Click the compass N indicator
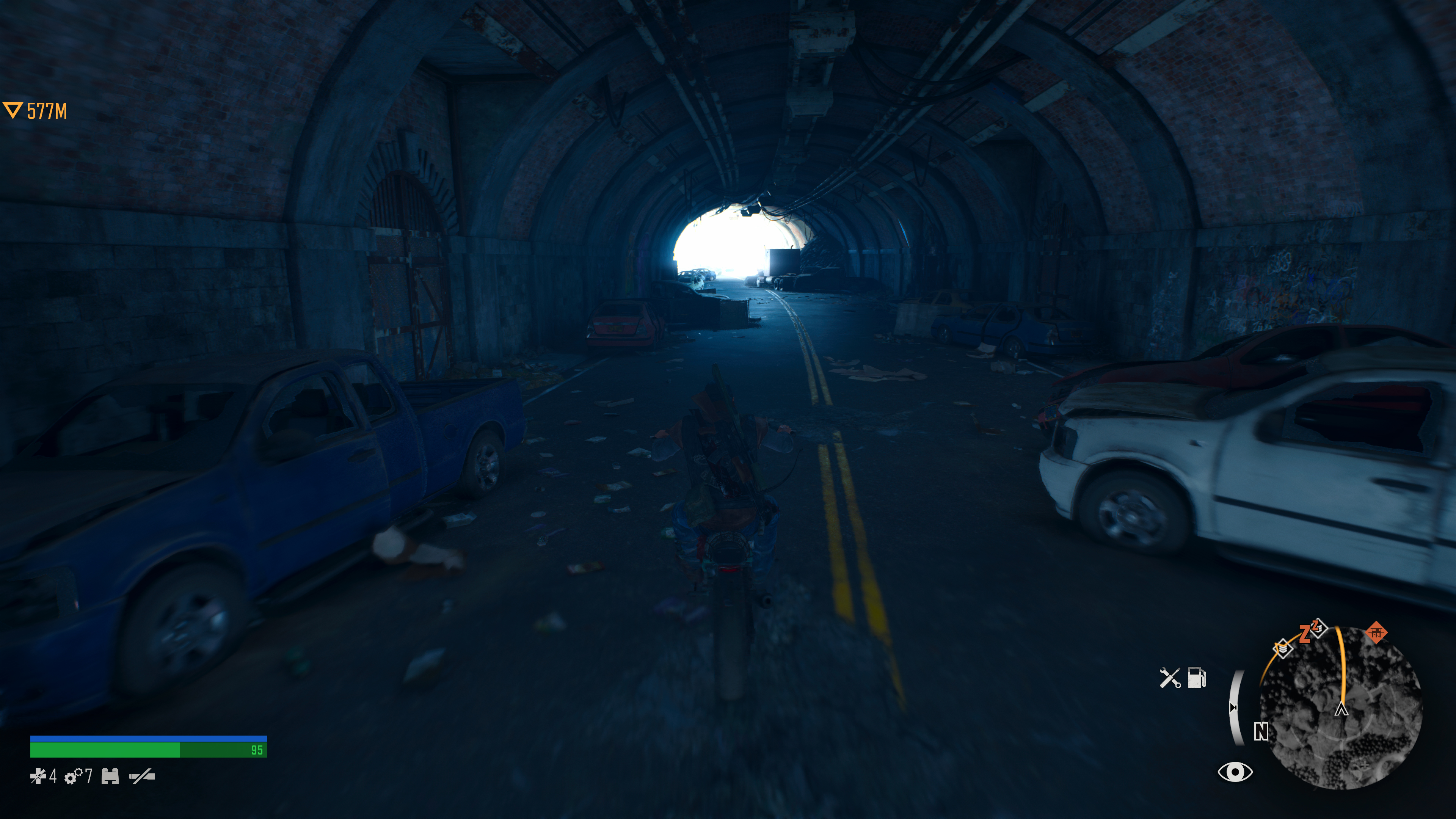 click(x=1261, y=732)
